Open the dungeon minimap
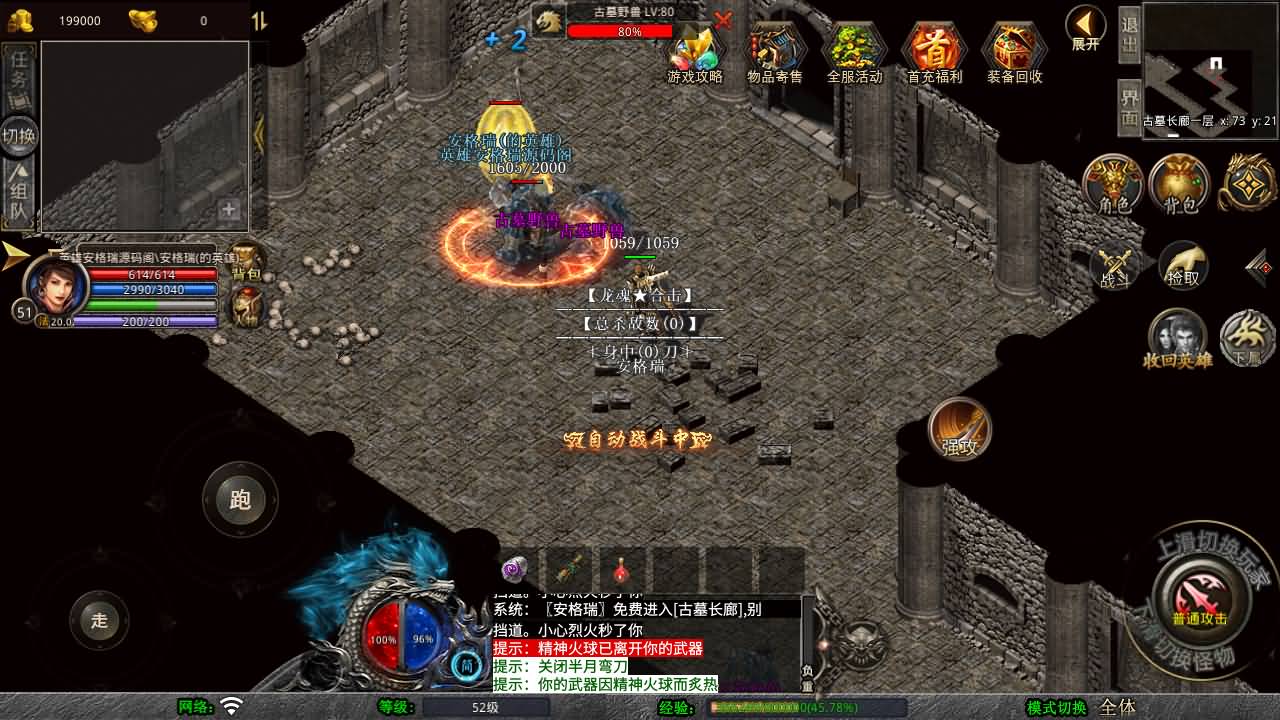Viewport: 1280px width, 720px height. coord(1210,65)
